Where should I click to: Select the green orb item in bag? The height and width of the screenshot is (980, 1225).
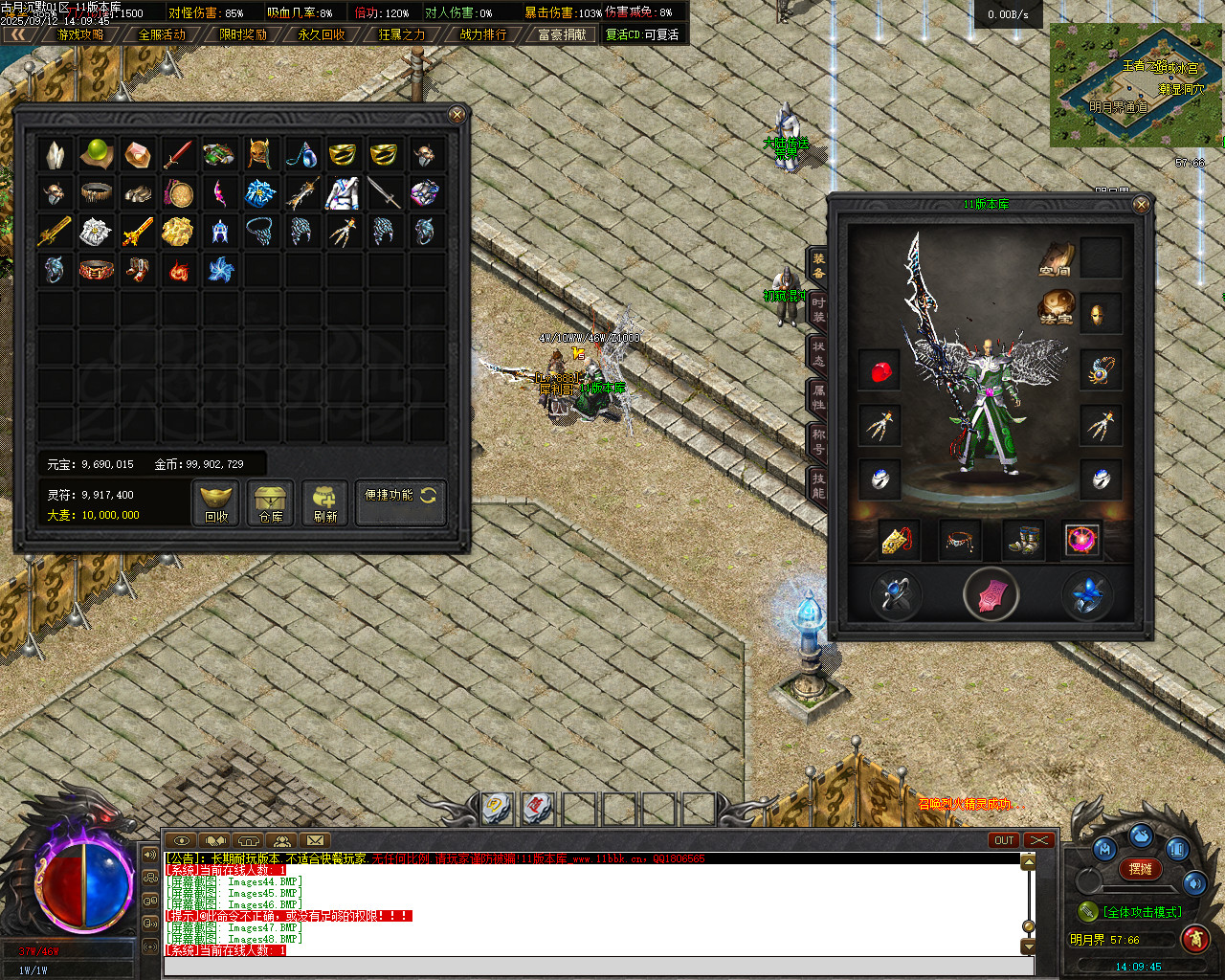(97, 153)
